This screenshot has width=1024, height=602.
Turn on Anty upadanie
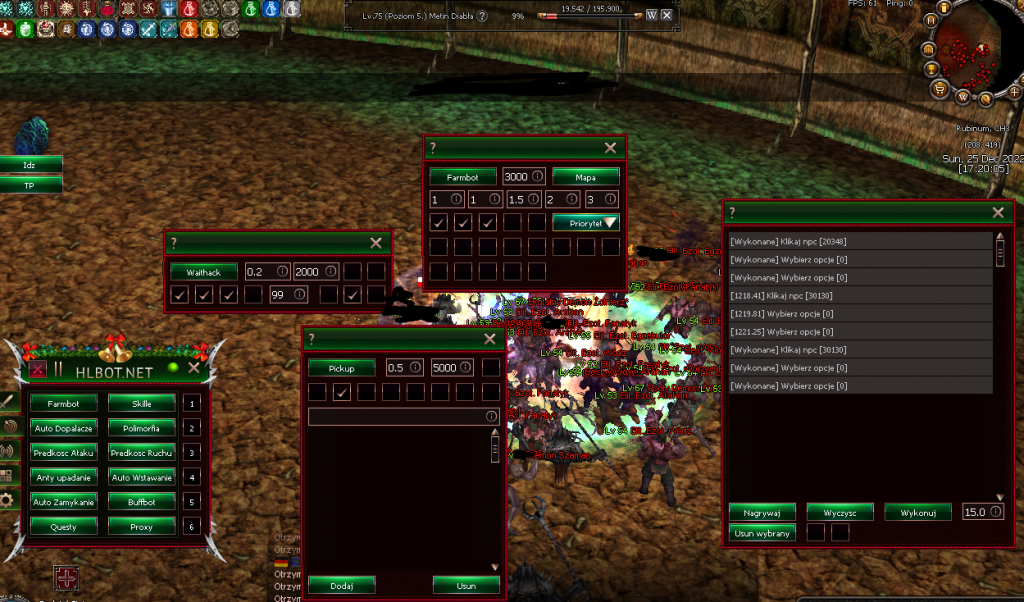click(64, 477)
